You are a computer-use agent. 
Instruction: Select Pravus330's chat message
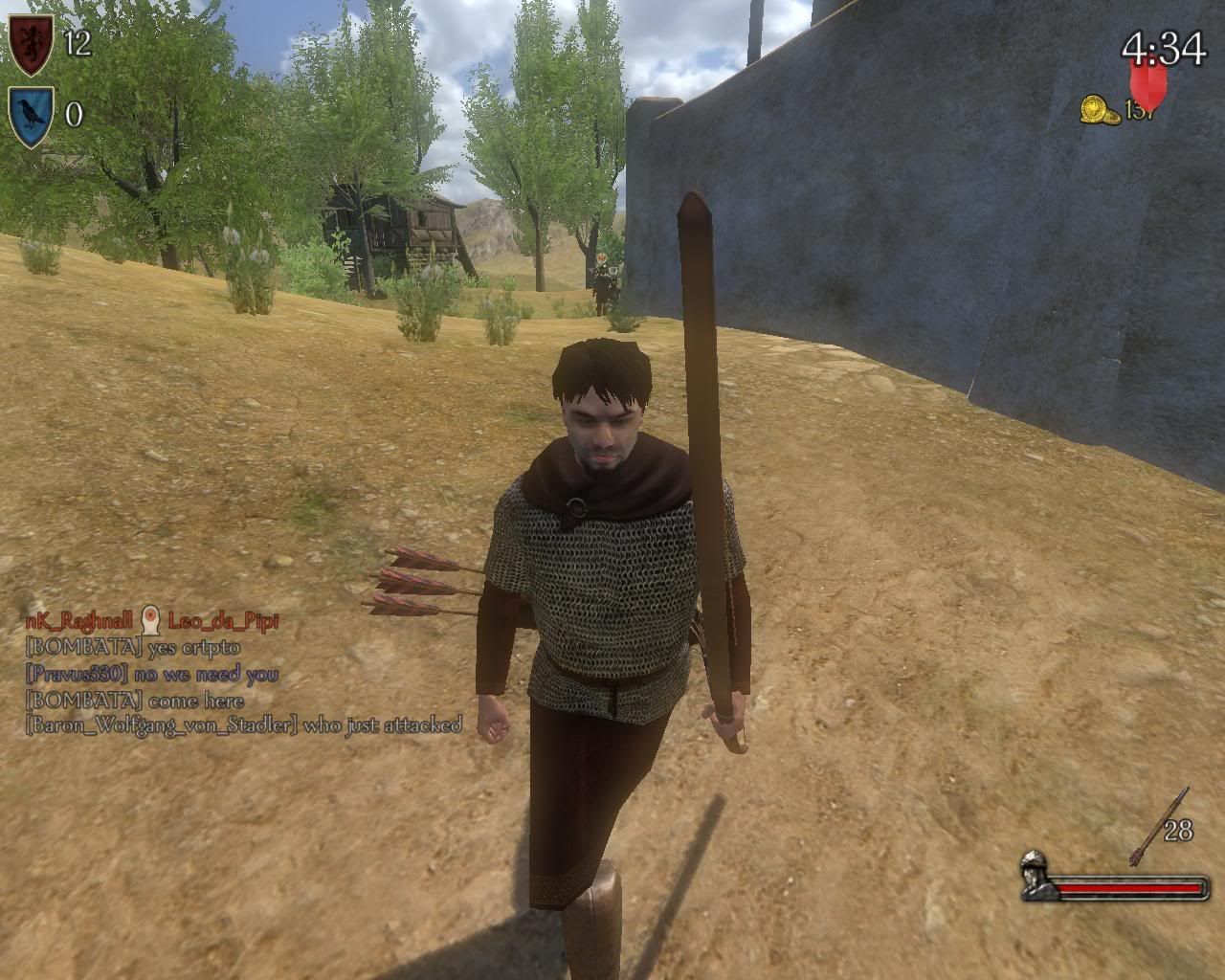tap(152, 674)
